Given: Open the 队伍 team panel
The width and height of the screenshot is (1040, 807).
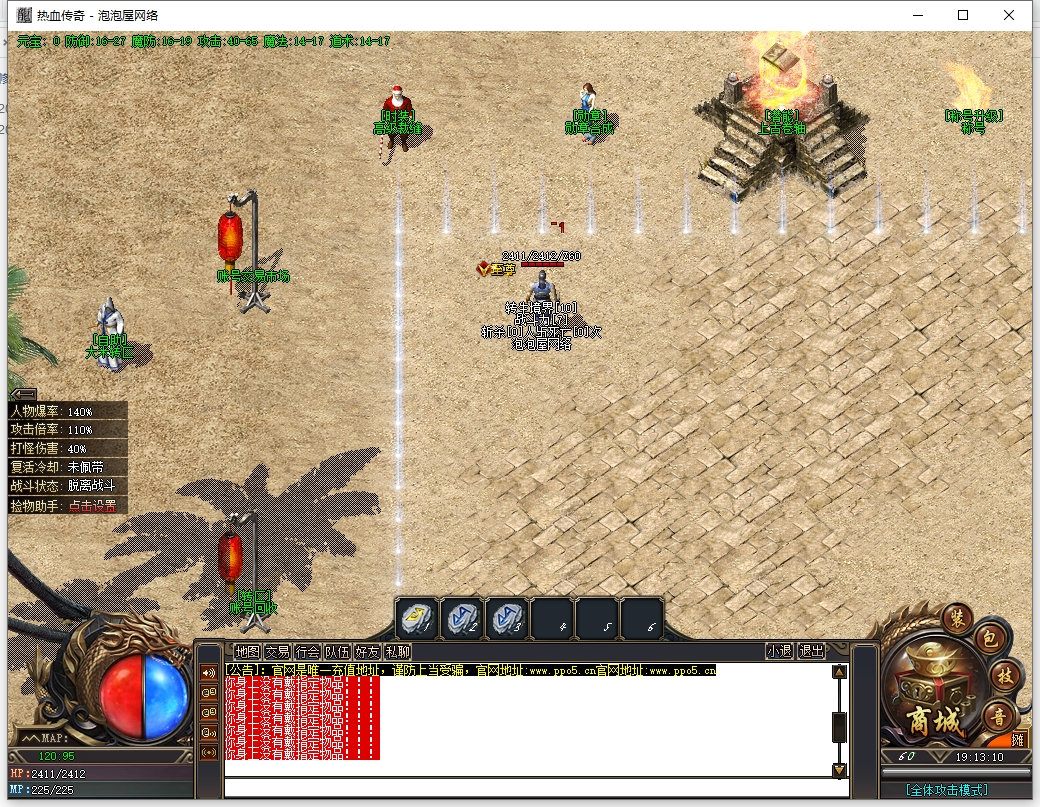Looking at the screenshot, I should [338, 651].
